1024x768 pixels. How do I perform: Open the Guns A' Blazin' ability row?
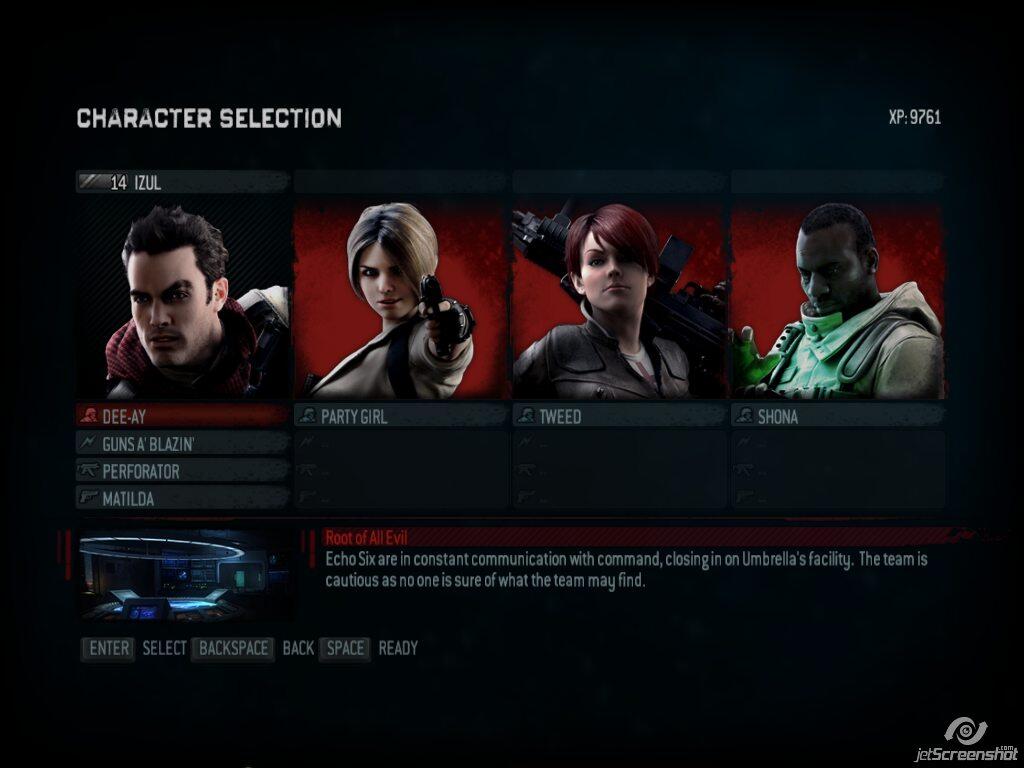tap(183, 443)
